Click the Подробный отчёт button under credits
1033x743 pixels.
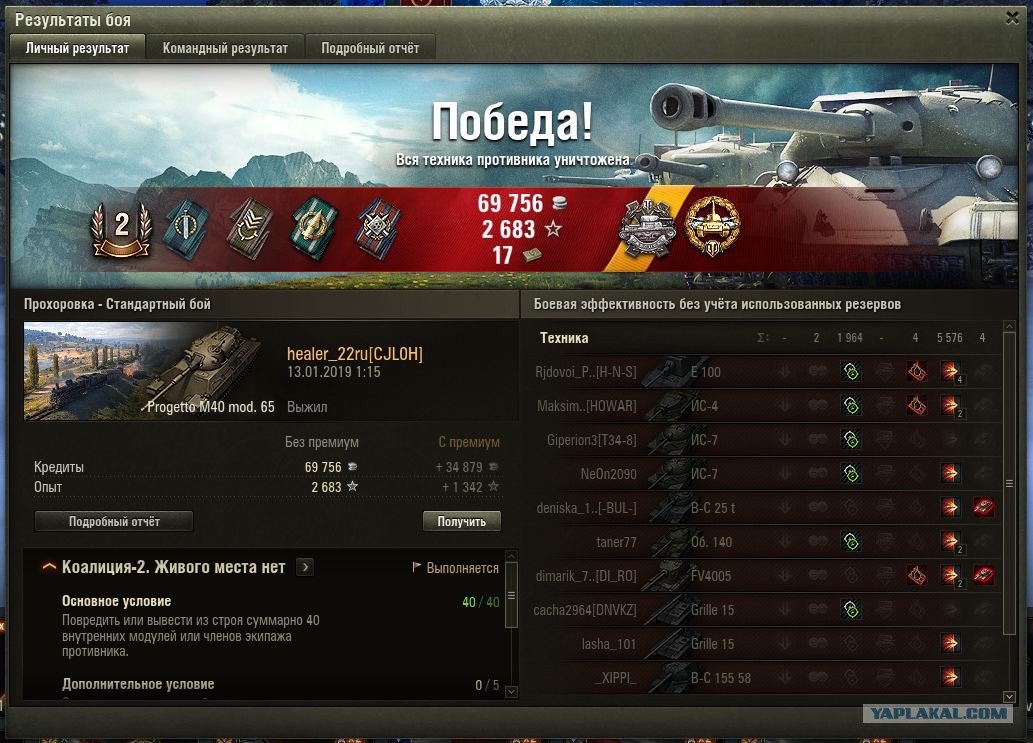114,521
